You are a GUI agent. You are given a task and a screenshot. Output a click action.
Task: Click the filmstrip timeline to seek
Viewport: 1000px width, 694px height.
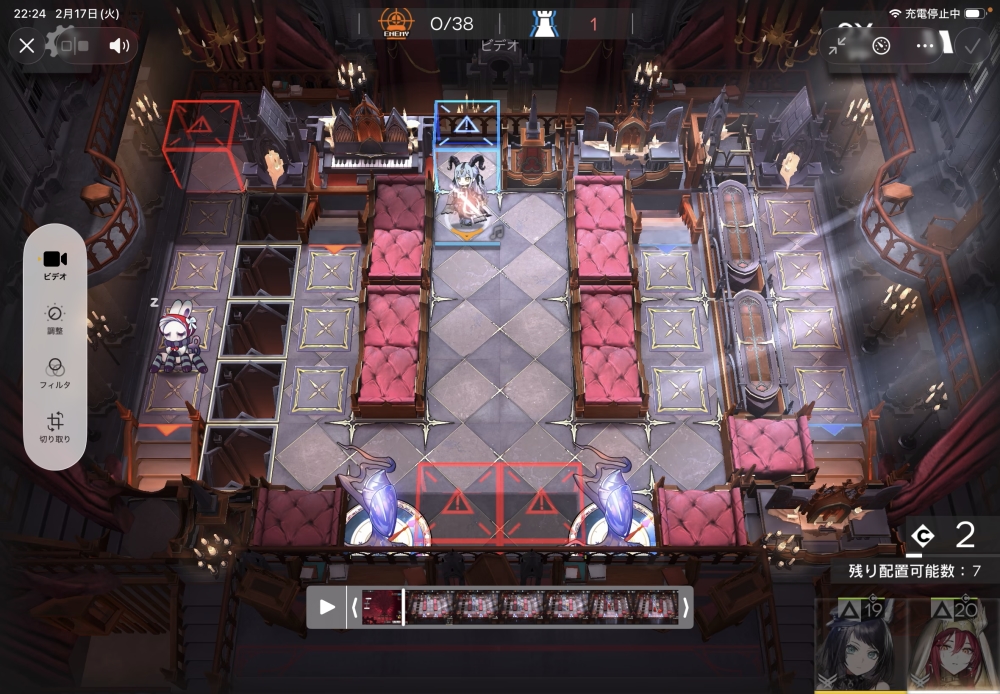point(520,607)
